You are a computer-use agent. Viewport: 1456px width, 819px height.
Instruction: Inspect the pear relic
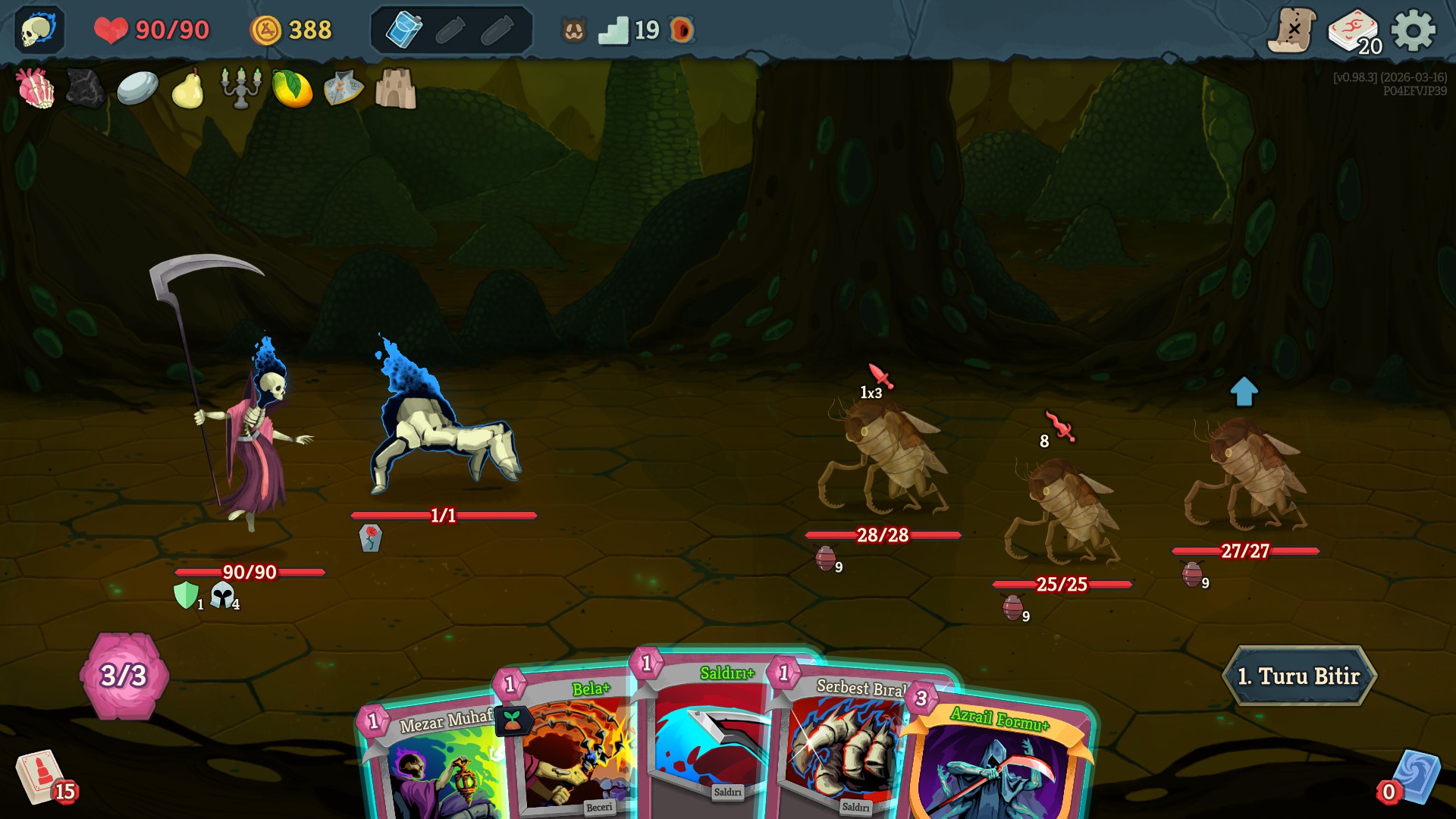pyautogui.click(x=187, y=89)
